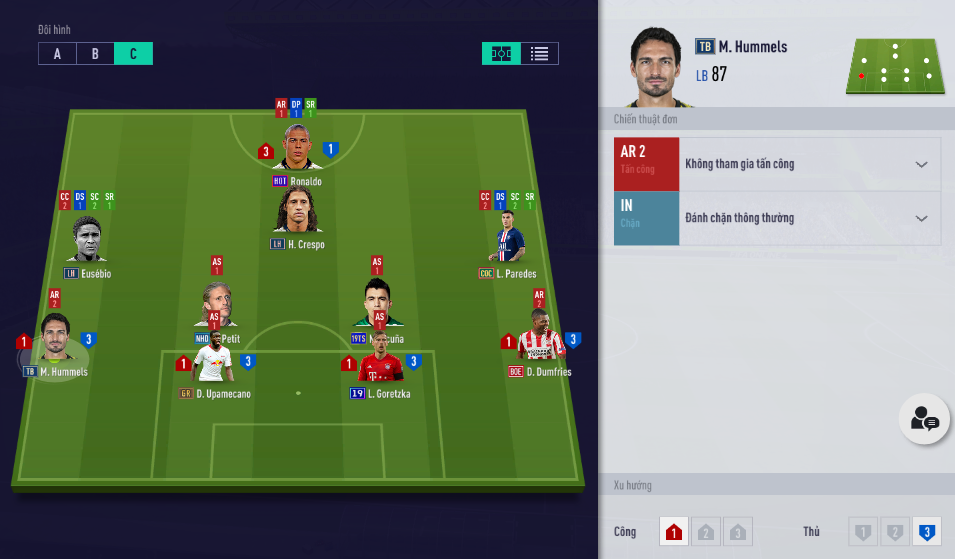This screenshot has height=559, width=955.
Task: Switch to squad tab A
Action: 57,54
